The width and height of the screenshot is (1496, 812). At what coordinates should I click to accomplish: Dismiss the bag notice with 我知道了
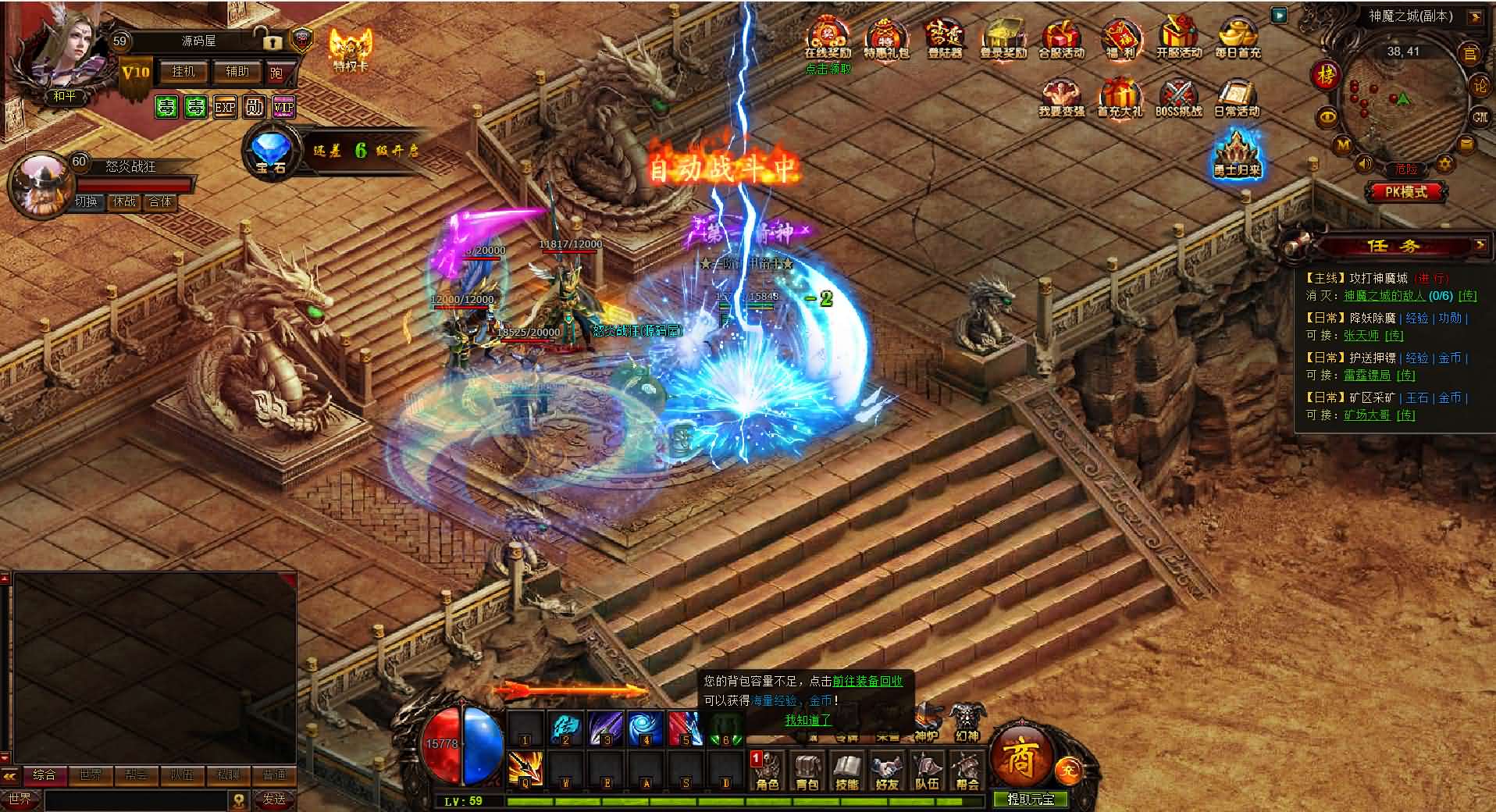coord(808,720)
